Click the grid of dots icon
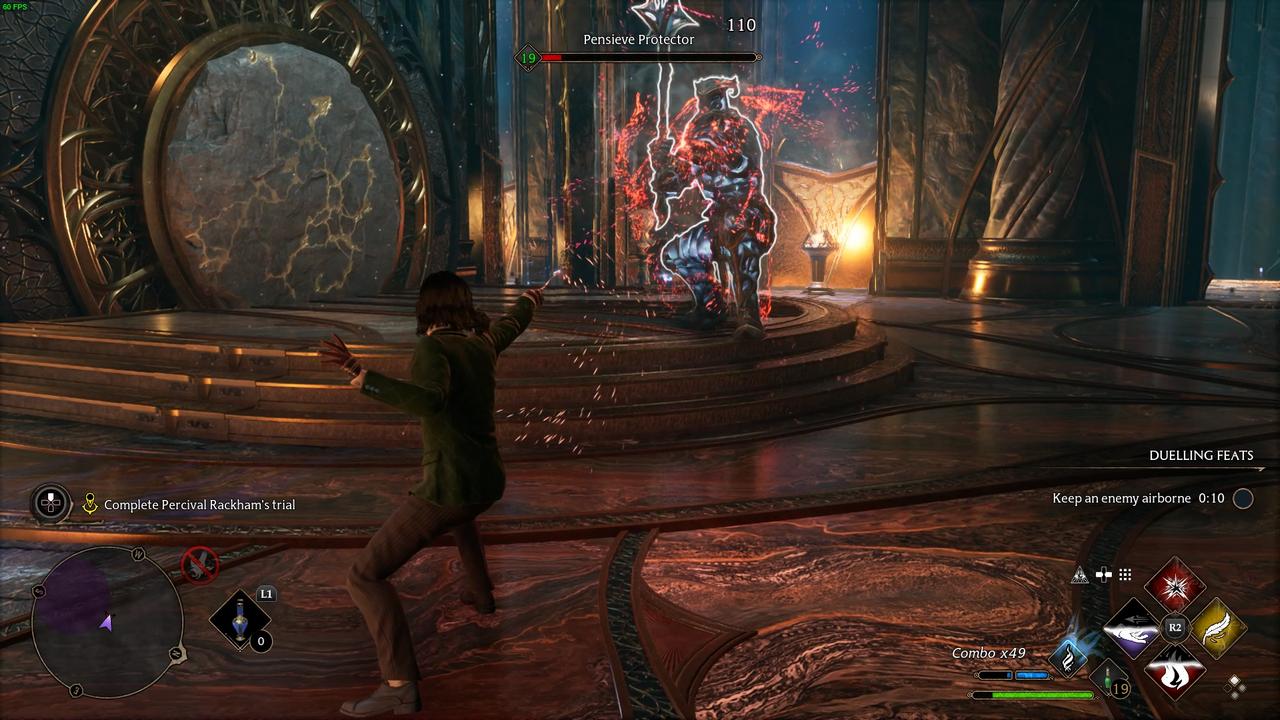 1125,575
